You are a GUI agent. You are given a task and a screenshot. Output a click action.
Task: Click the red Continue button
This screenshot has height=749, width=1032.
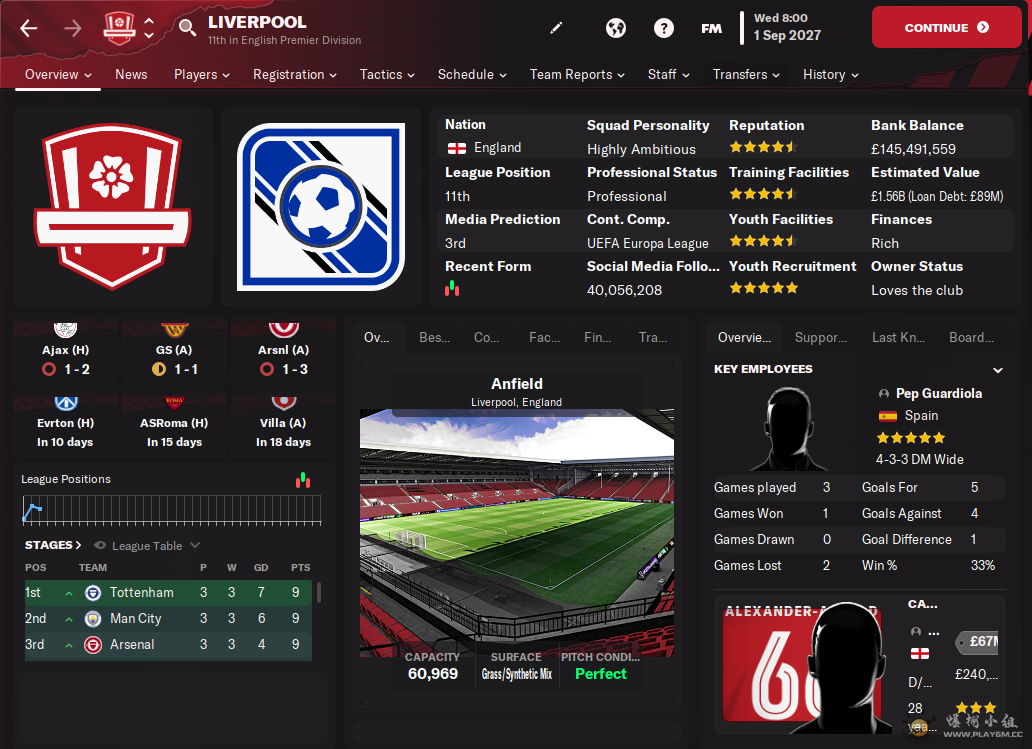(946, 28)
